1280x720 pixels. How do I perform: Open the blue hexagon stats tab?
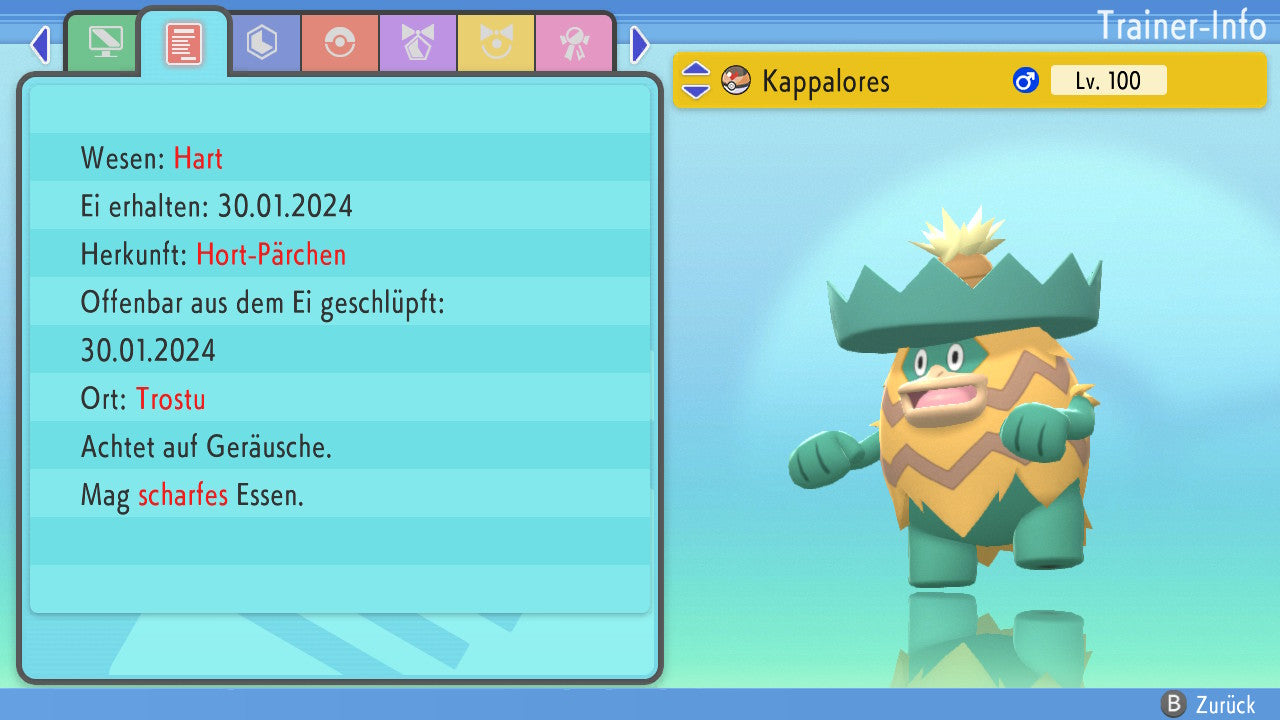tap(262, 43)
